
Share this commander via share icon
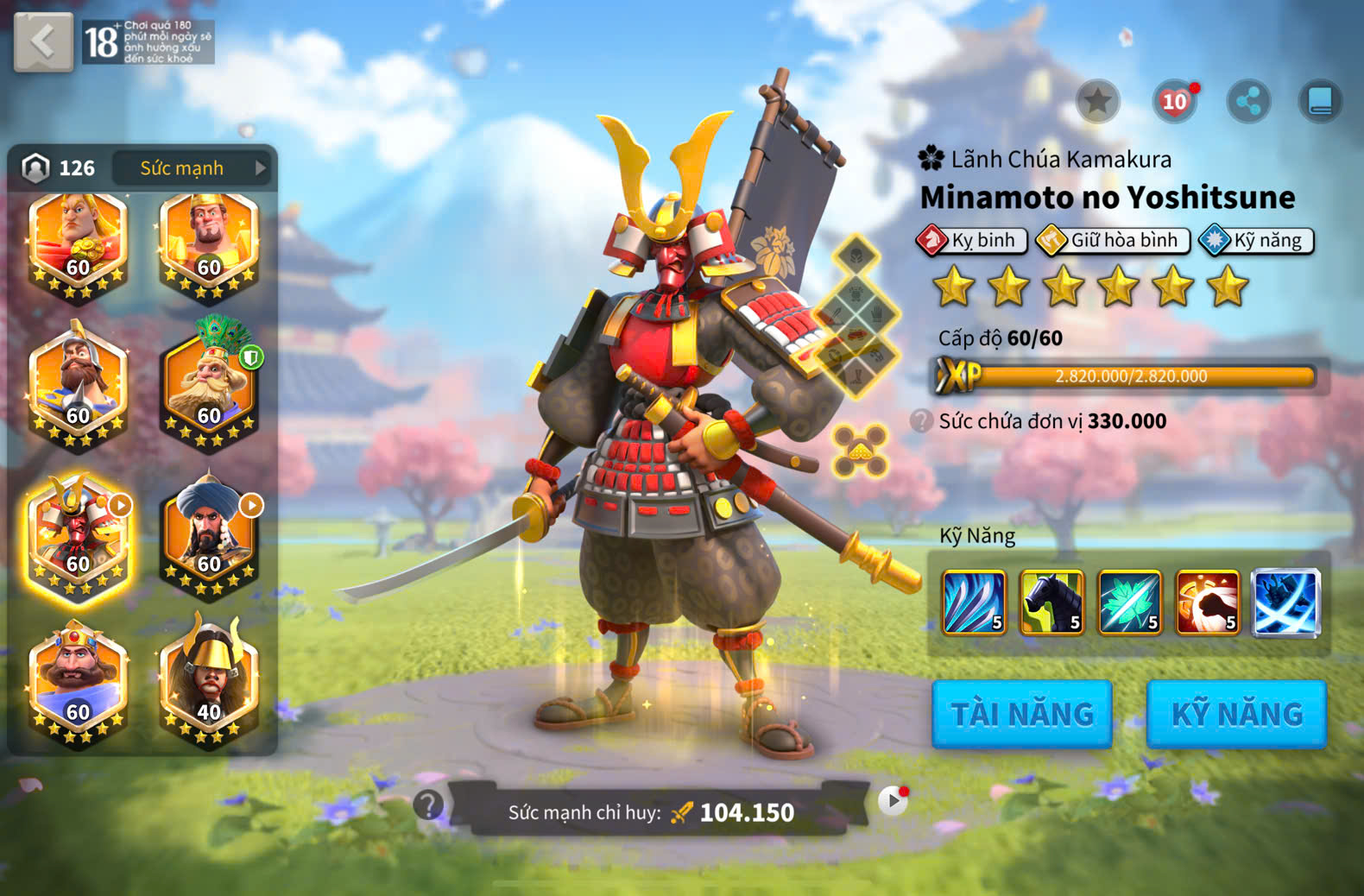(x=1248, y=102)
